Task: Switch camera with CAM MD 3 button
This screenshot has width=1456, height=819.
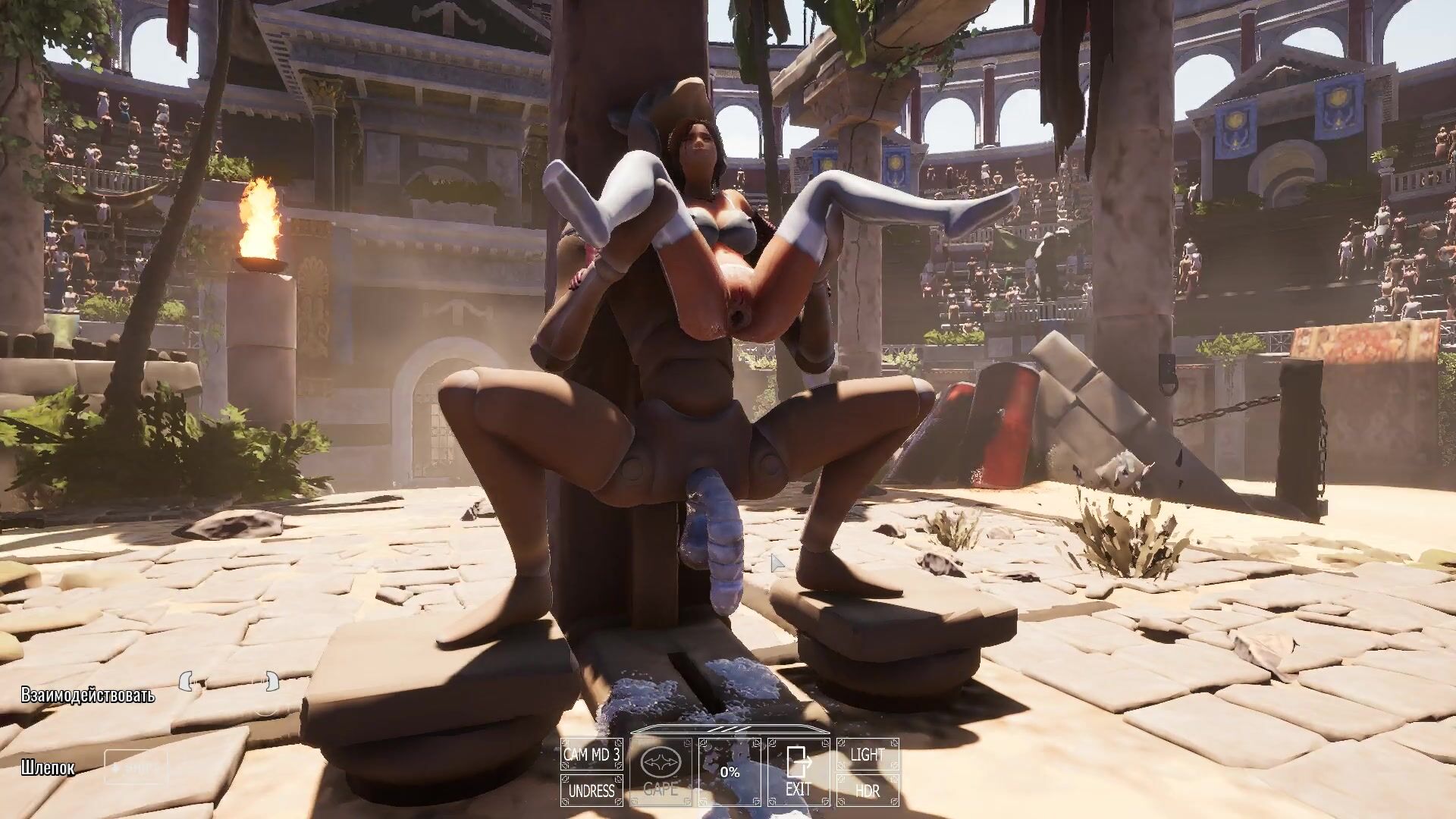Action: (x=591, y=755)
